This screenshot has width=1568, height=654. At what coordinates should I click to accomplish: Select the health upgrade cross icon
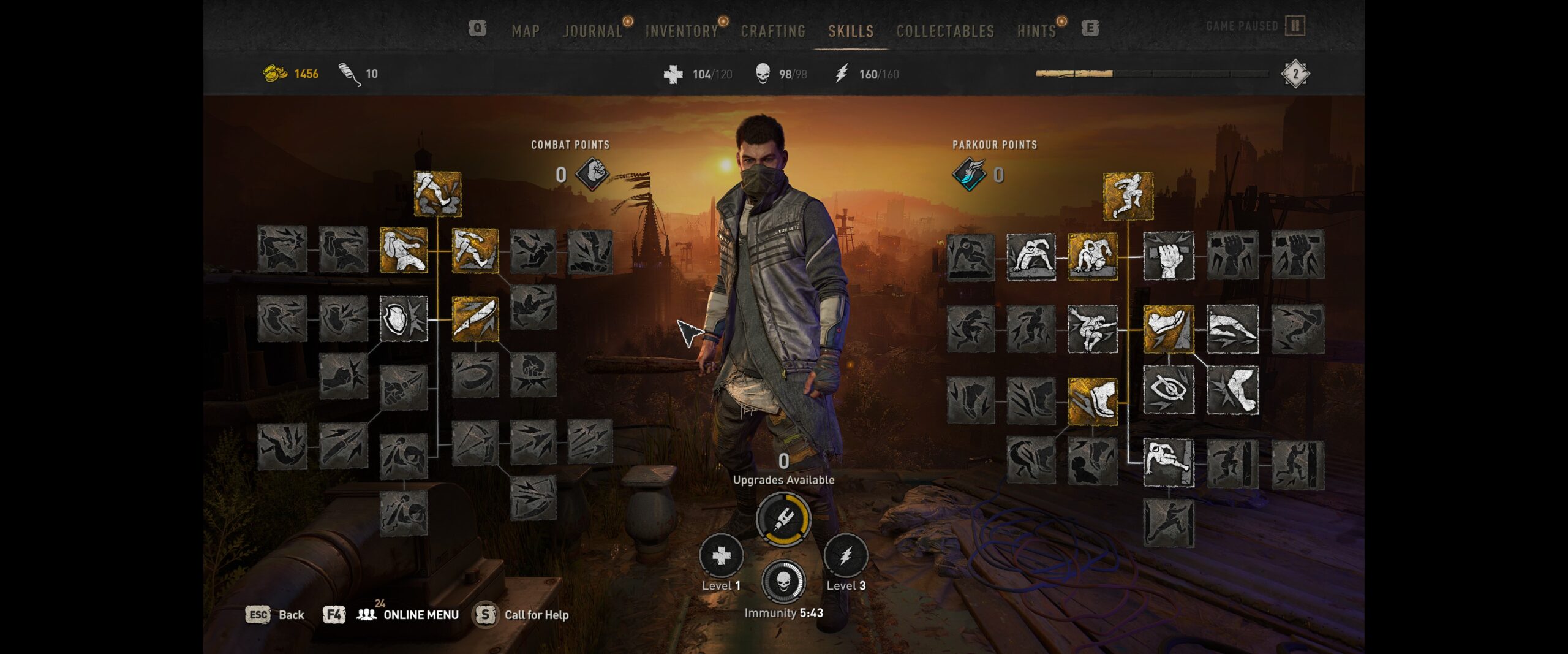pyautogui.click(x=721, y=556)
